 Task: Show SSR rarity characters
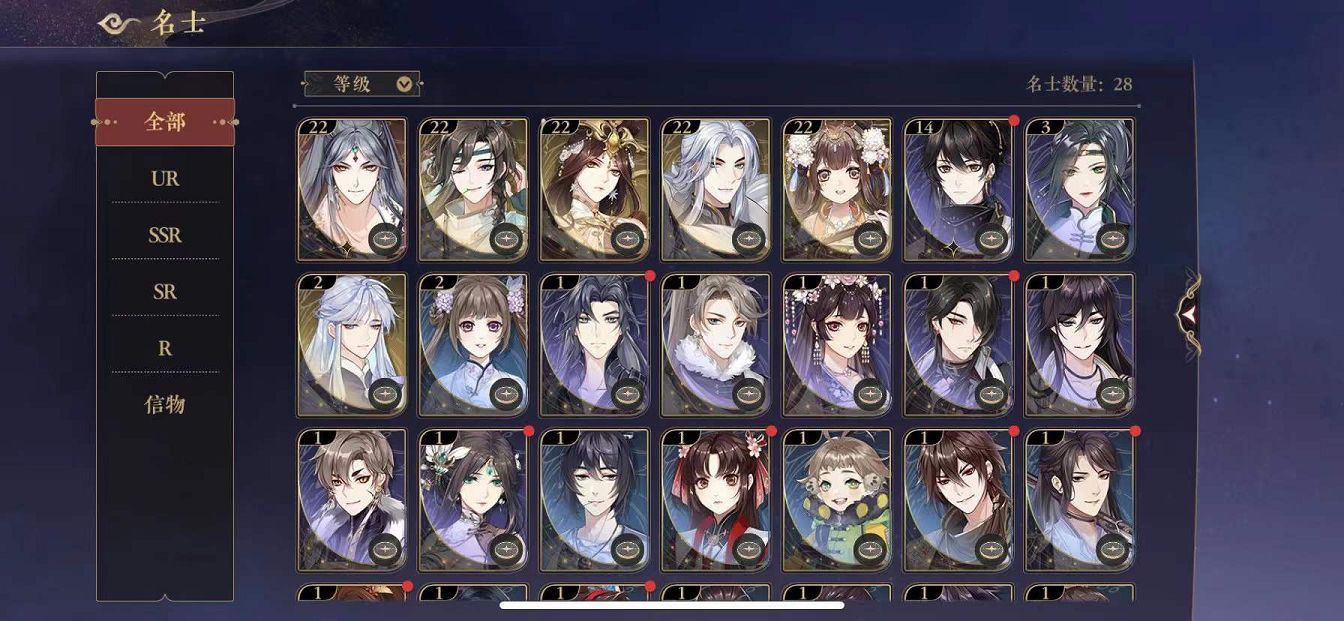pyautogui.click(x=165, y=235)
